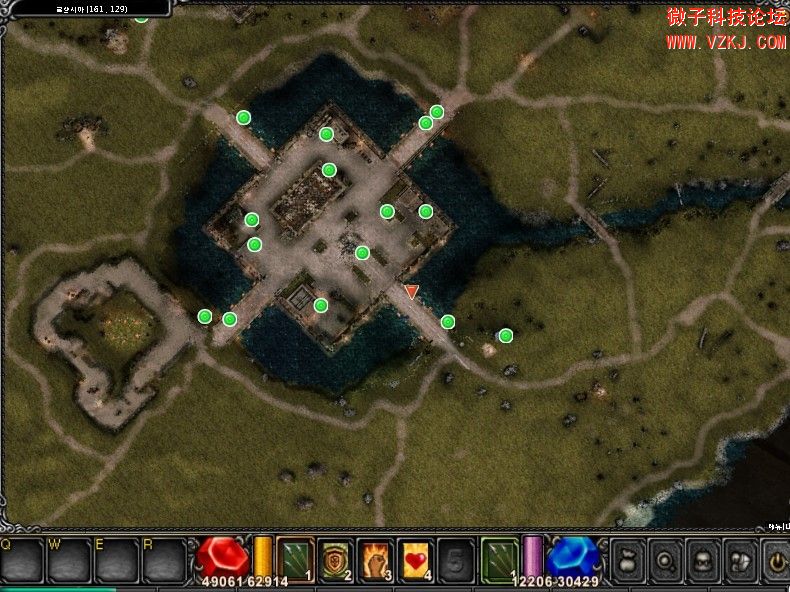Use the red heart skill in slot 4
Viewport: 790px width, 592px height.
click(x=415, y=558)
